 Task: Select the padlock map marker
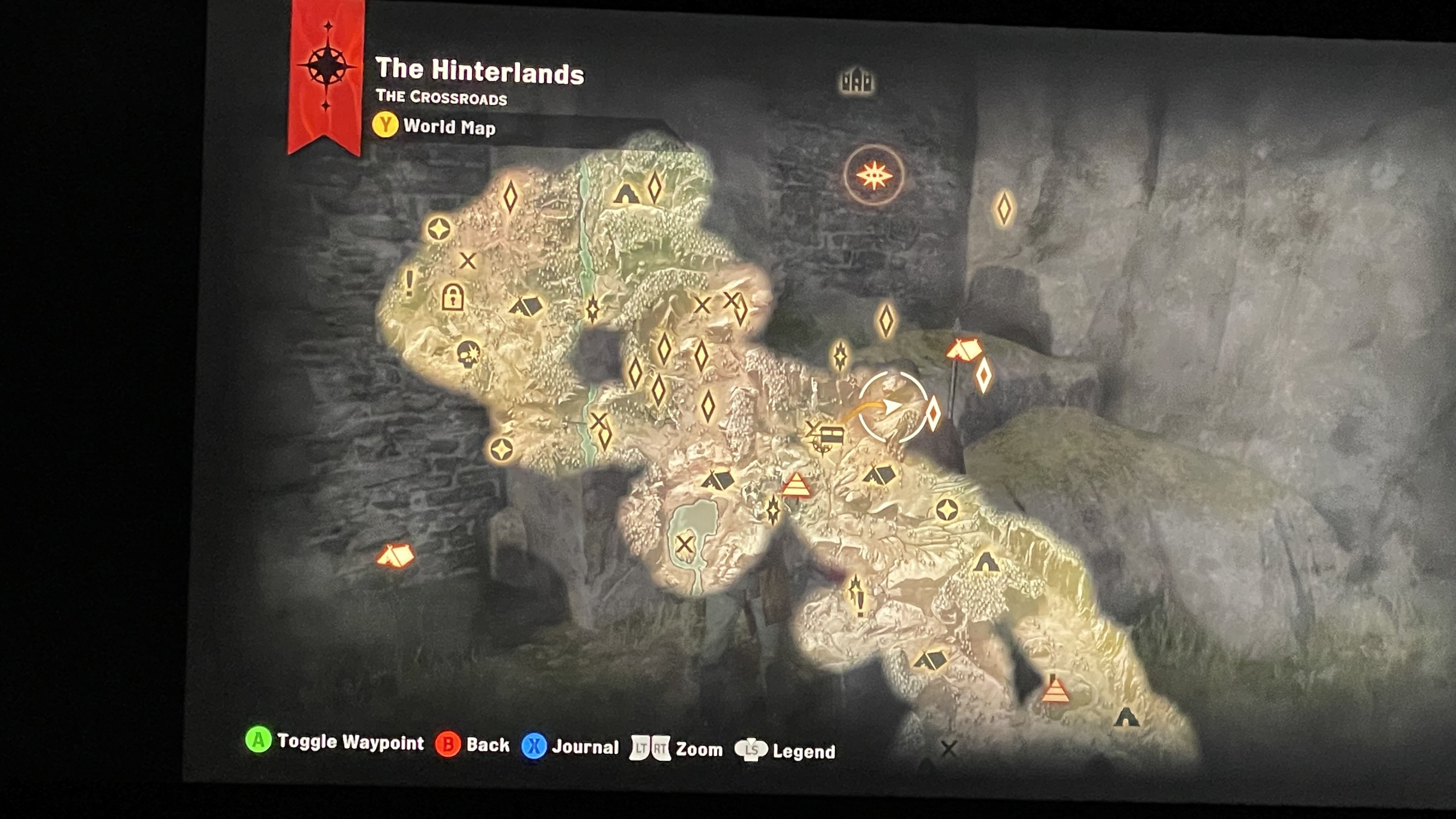452,297
